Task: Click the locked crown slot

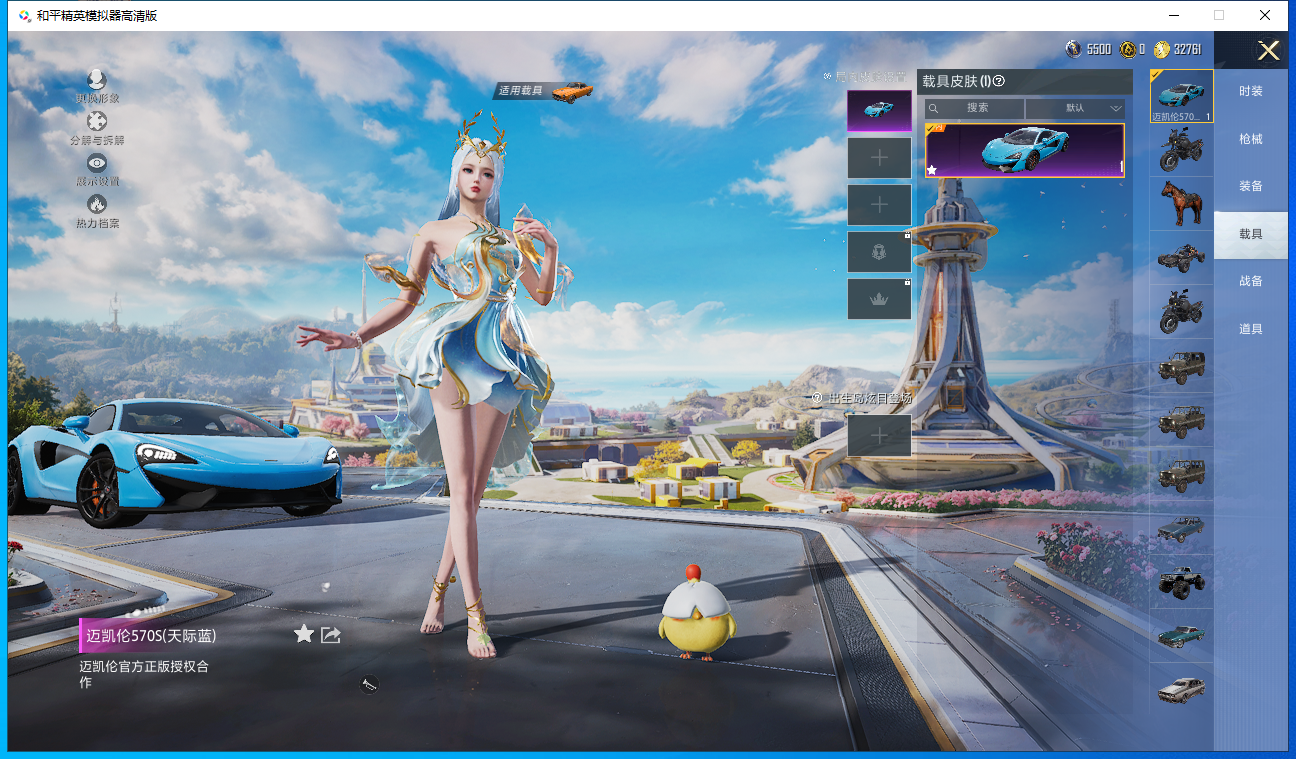Action: [x=879, y=299]
